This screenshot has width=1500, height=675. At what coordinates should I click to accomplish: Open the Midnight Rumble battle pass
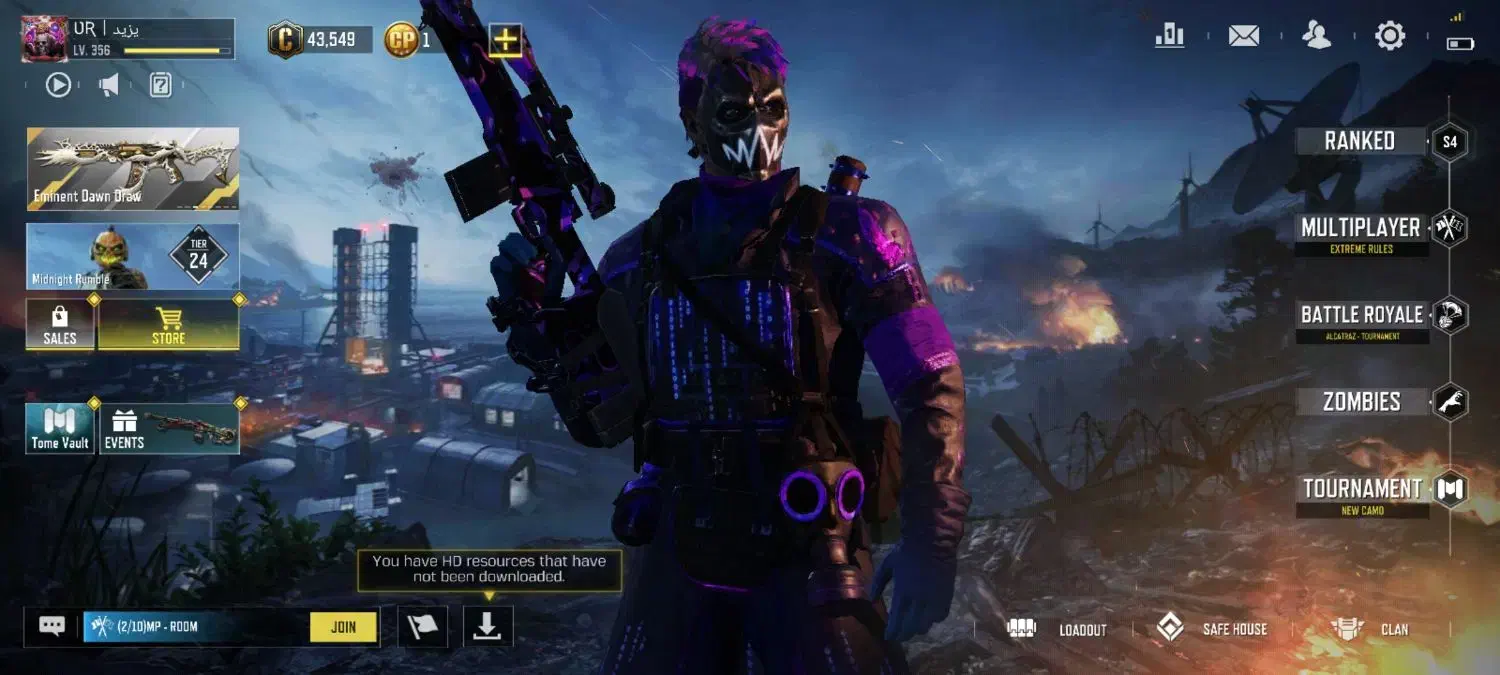133,257
